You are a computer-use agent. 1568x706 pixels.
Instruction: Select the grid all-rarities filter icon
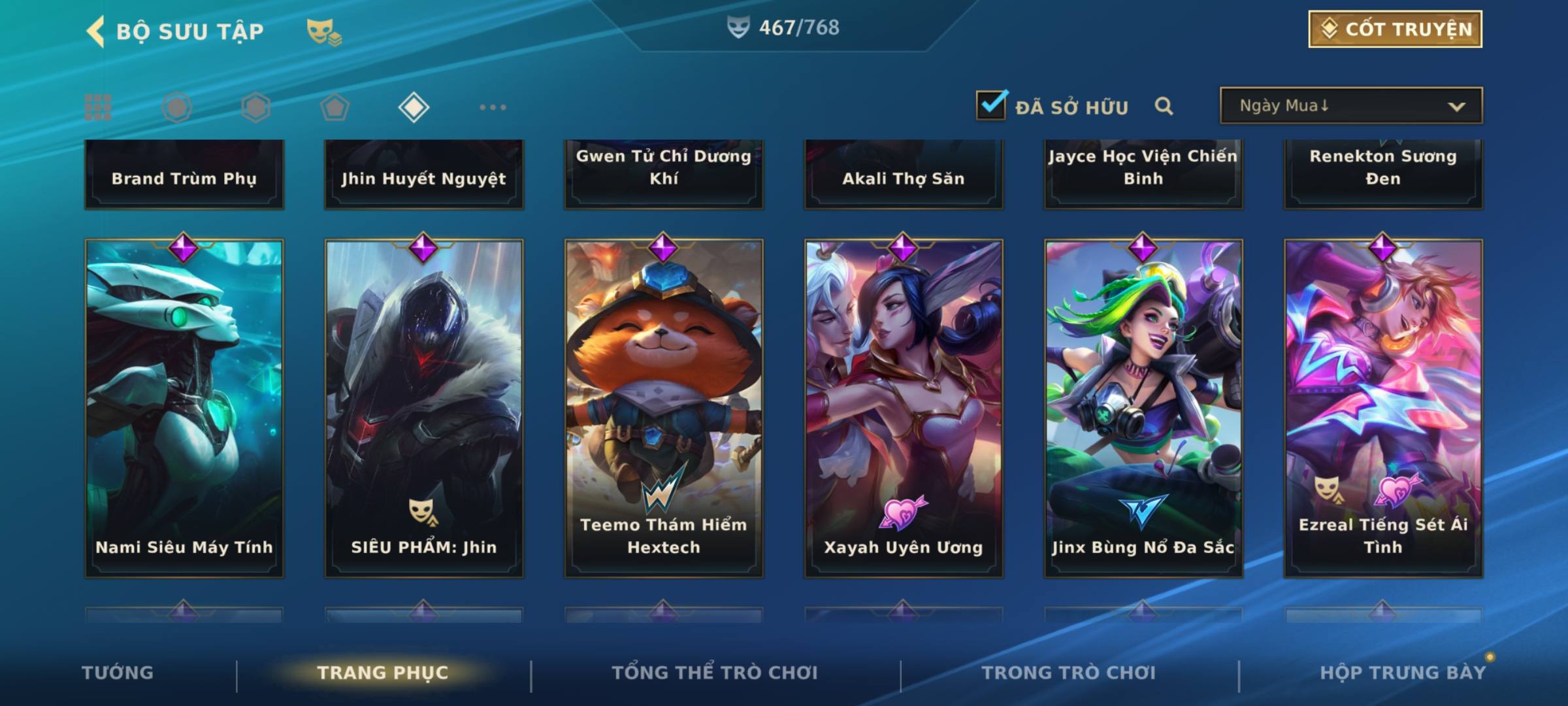tap(98, 107)
